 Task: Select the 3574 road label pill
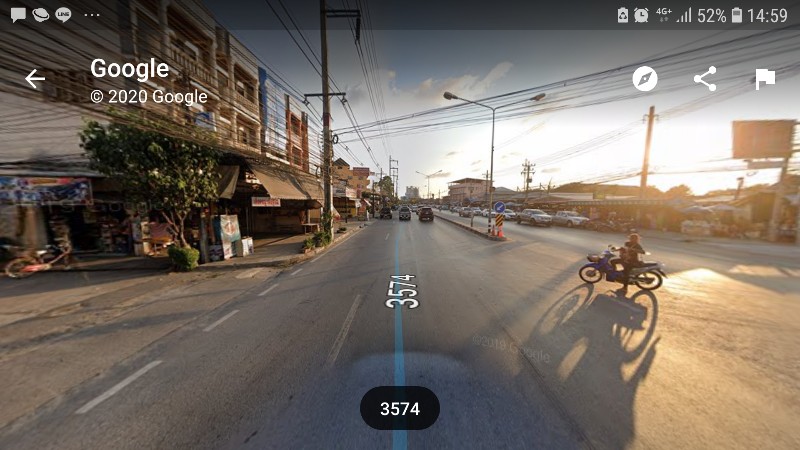coord(399,408)
